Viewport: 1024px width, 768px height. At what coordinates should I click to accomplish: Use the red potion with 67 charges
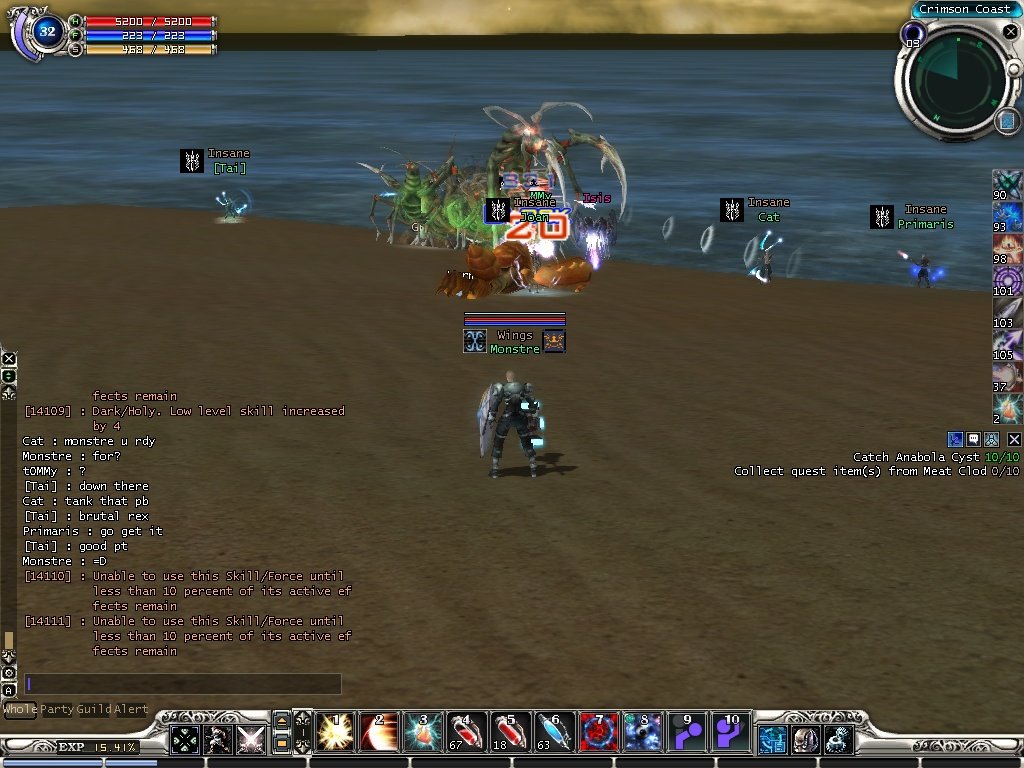point(467,732)
